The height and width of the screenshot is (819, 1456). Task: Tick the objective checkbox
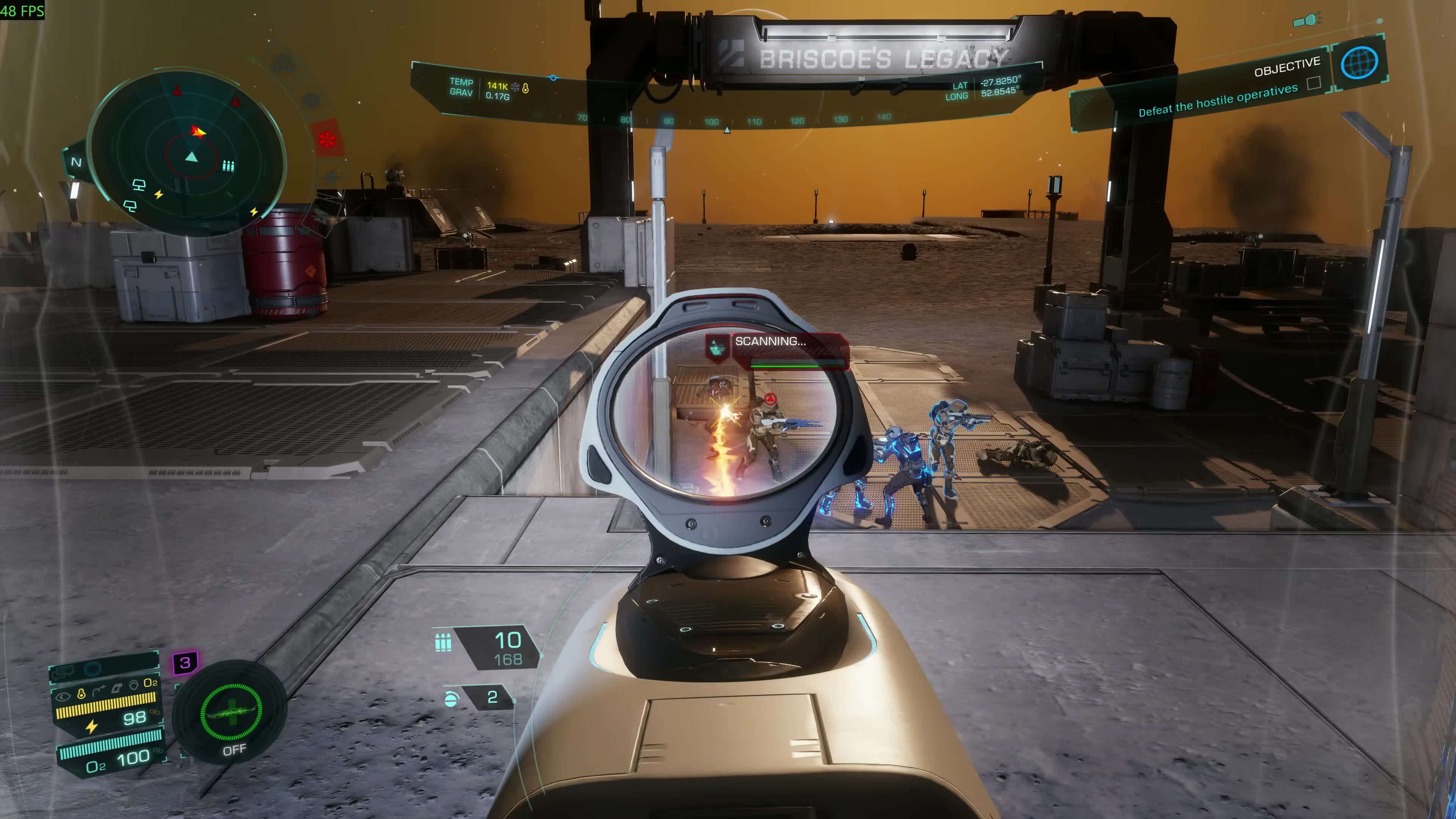[1313, 84]
